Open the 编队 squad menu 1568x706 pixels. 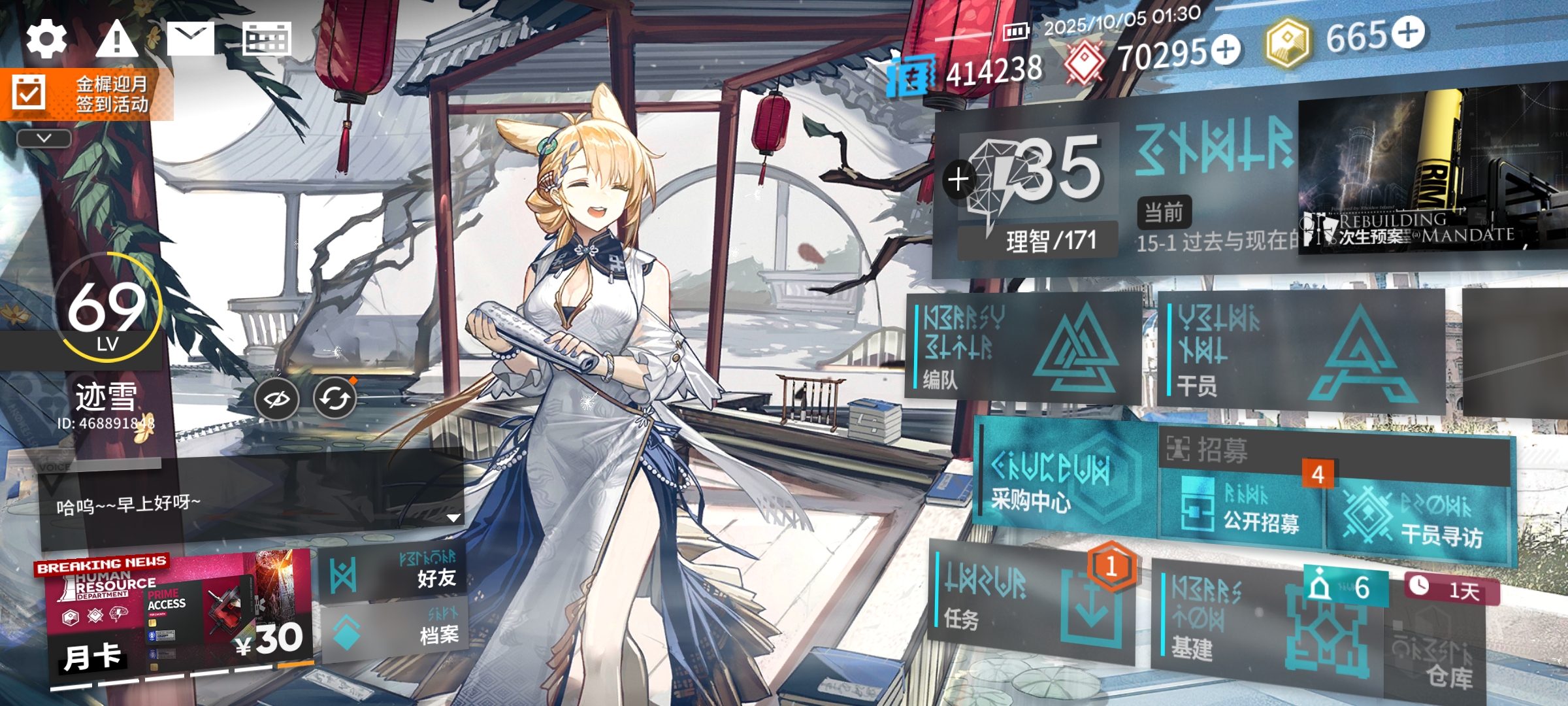[1022, 347]
